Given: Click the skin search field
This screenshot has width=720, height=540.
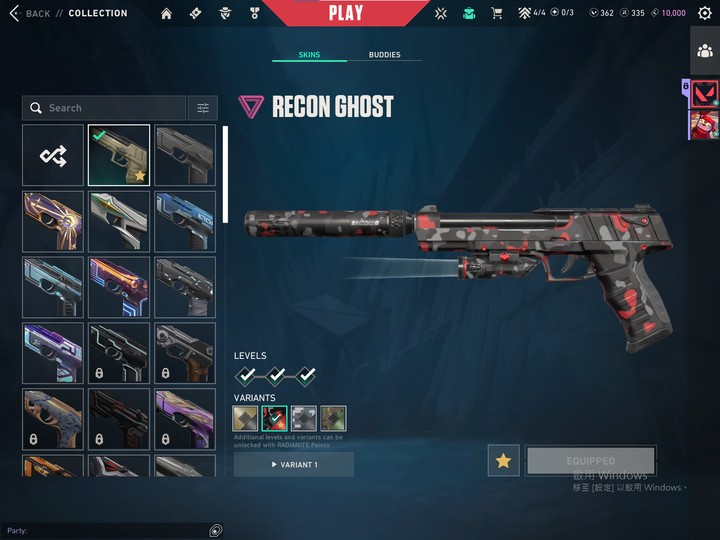Looking at the screenshot, I should [x=105, y=108].
